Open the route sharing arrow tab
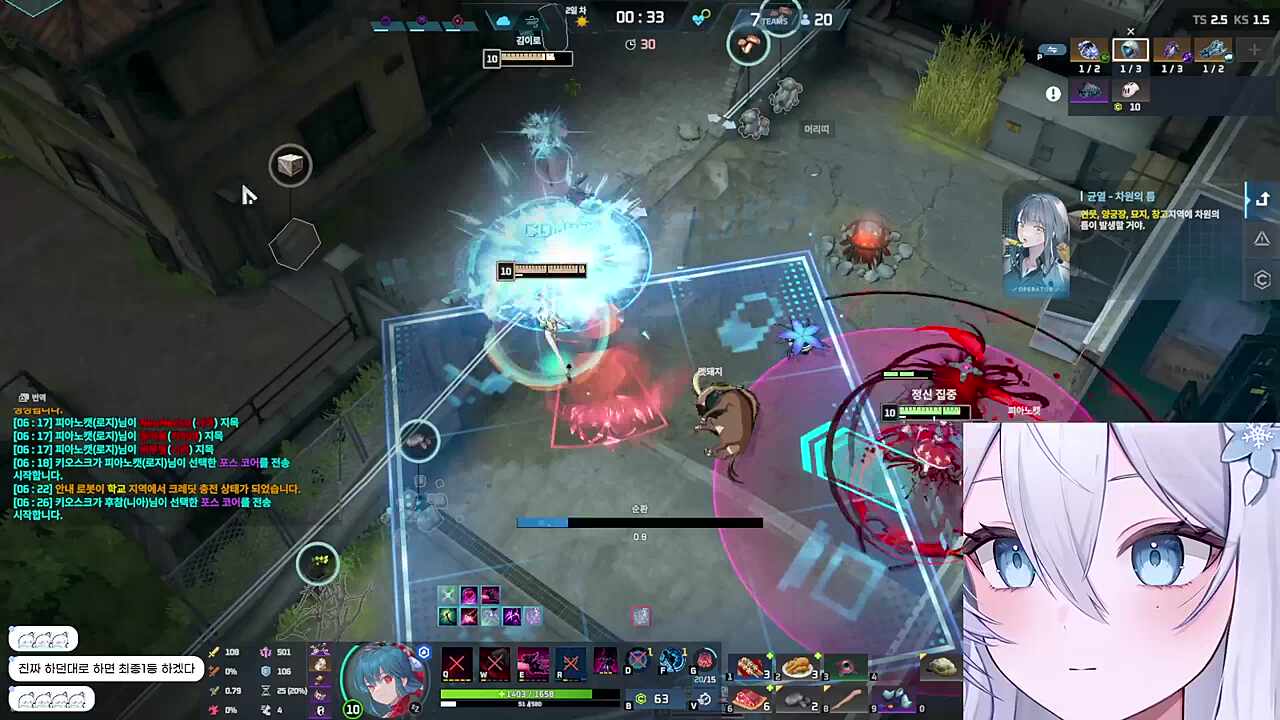Screen dimensions: 1280x720 coord(1262,198)
